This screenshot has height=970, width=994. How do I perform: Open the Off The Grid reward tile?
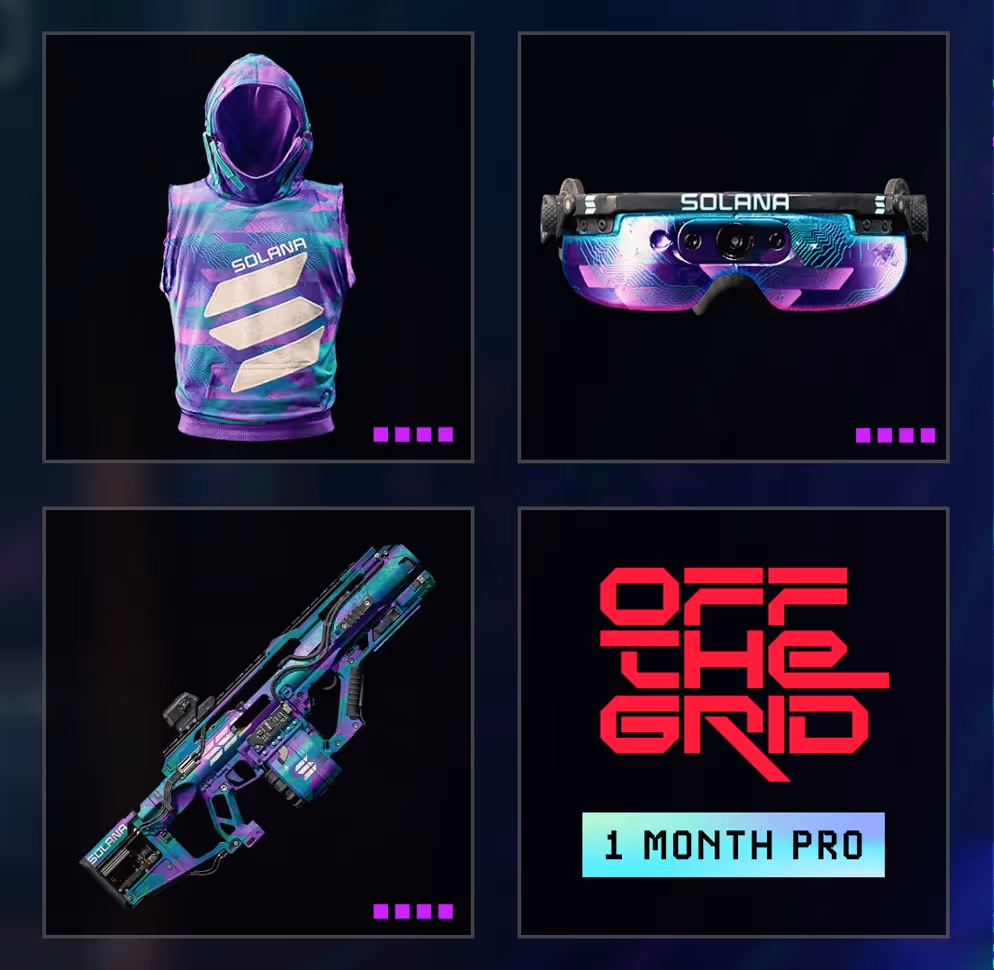tap(733, 680)
